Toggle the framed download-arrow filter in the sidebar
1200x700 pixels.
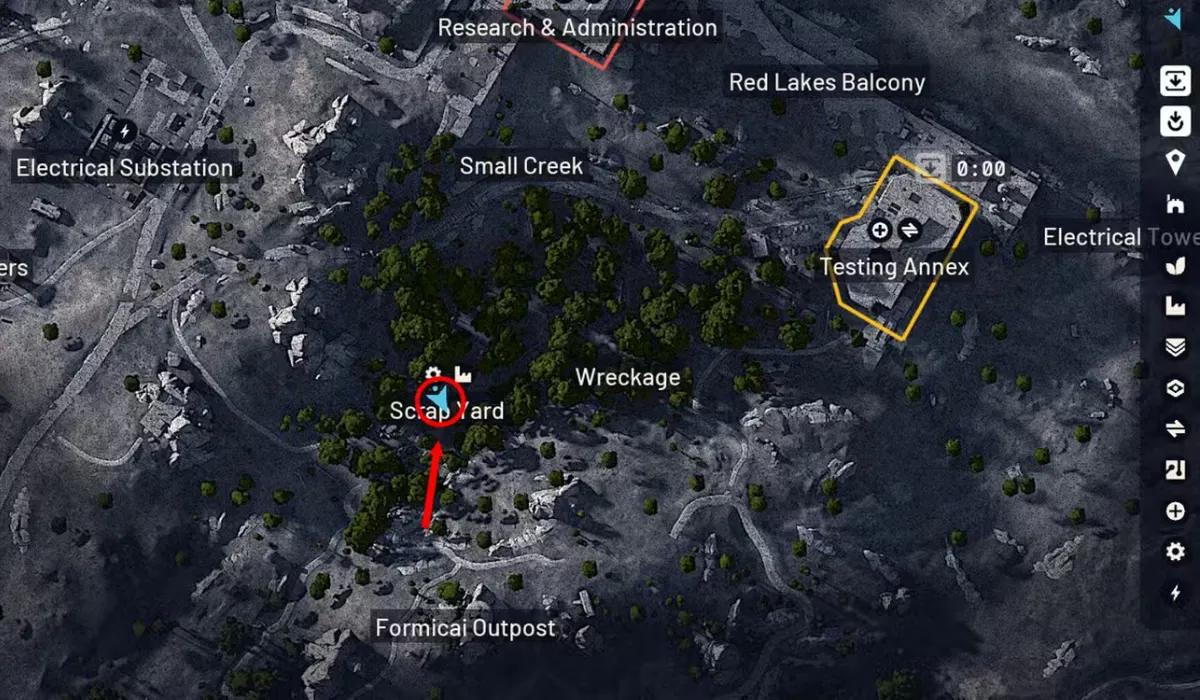1174,81
